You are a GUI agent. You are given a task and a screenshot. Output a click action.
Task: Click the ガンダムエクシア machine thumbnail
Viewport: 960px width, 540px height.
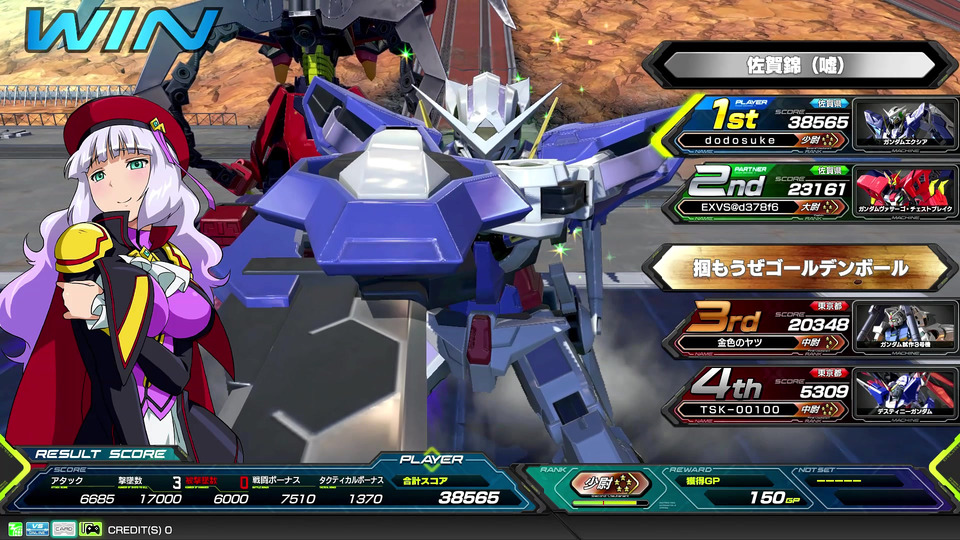point(905,123)
